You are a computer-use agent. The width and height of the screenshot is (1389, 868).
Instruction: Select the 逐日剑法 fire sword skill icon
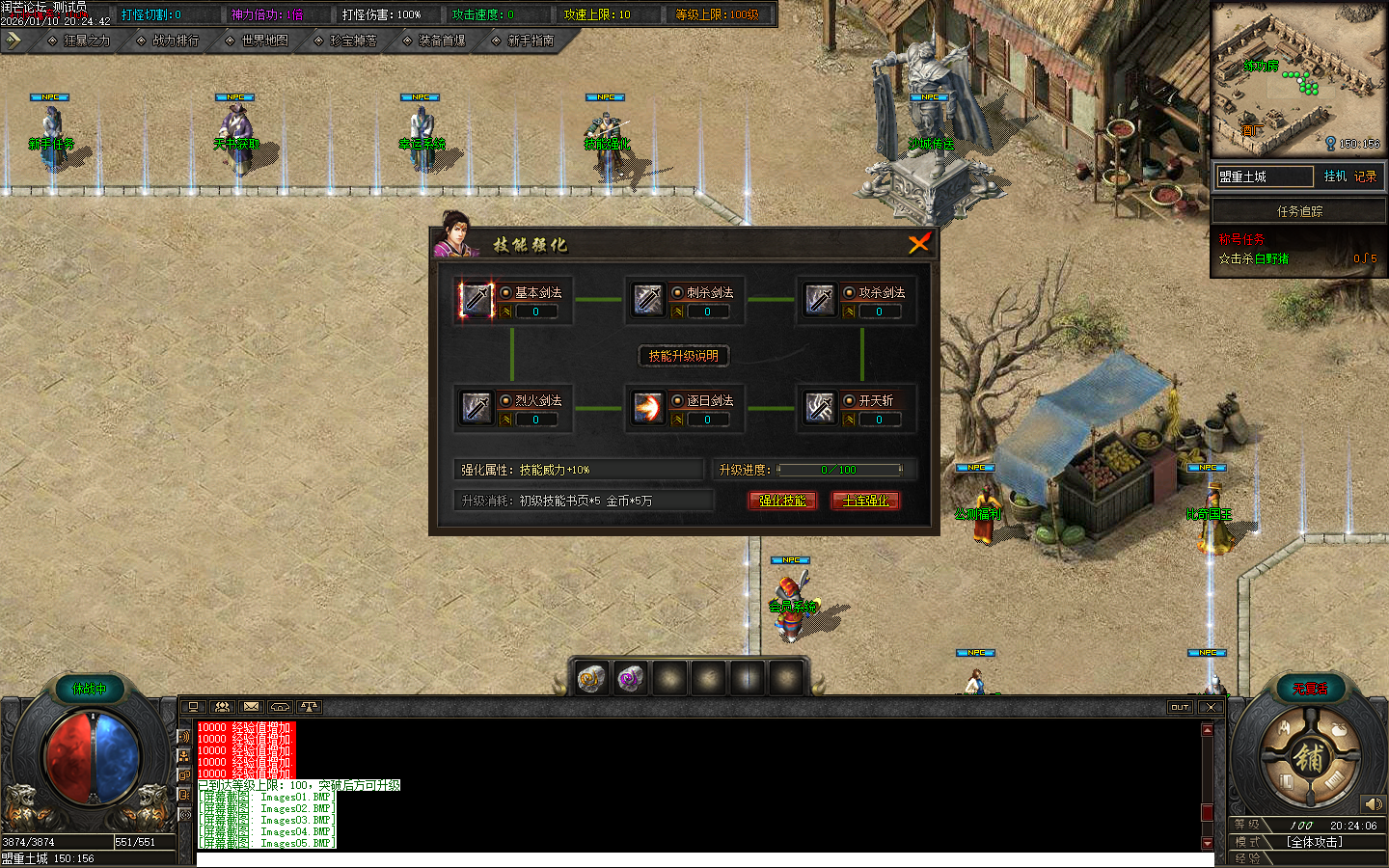pyautogui.click(x=648, y=407)
